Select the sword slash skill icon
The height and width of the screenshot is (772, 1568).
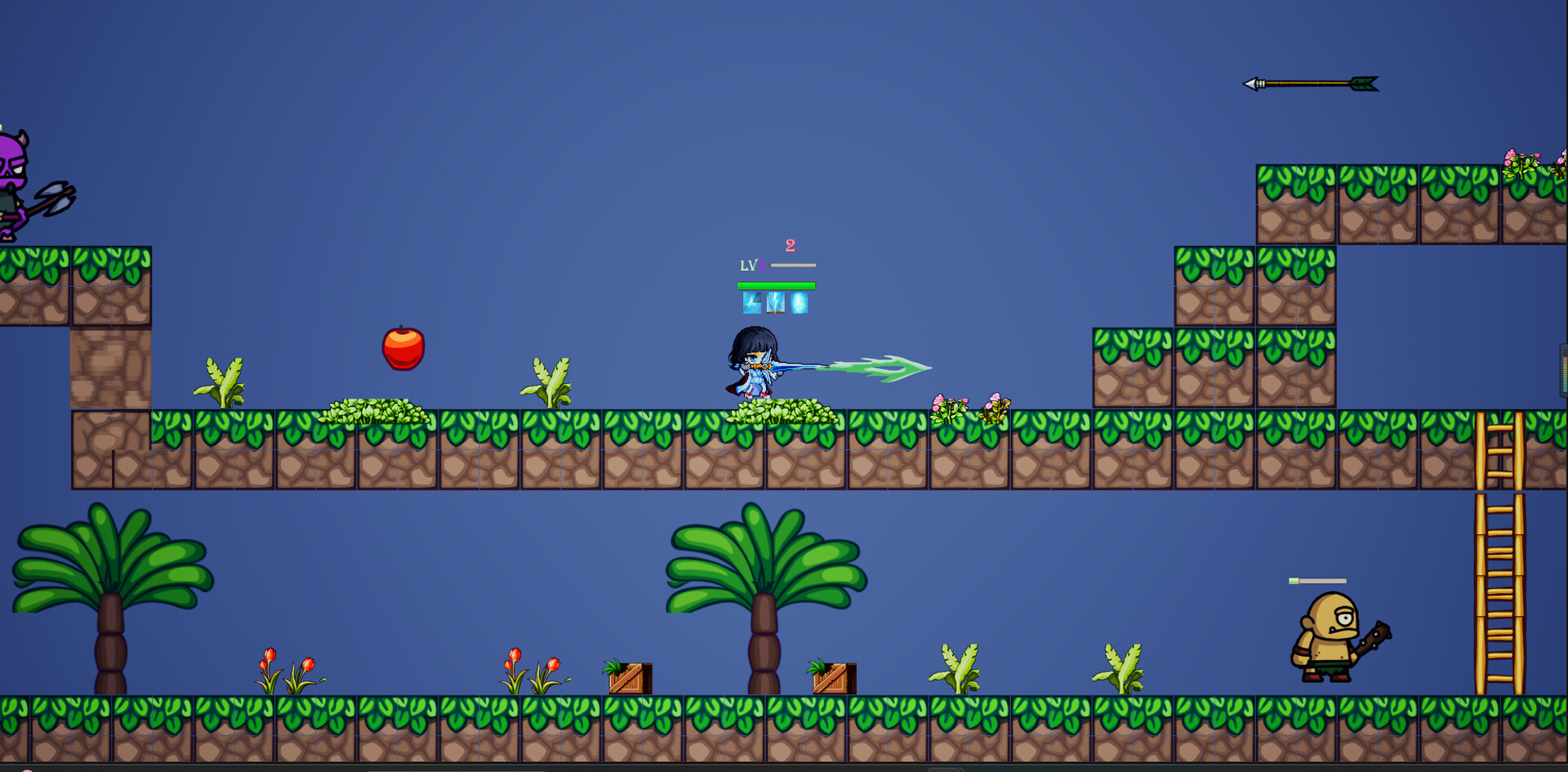click(x=751, y=303)
